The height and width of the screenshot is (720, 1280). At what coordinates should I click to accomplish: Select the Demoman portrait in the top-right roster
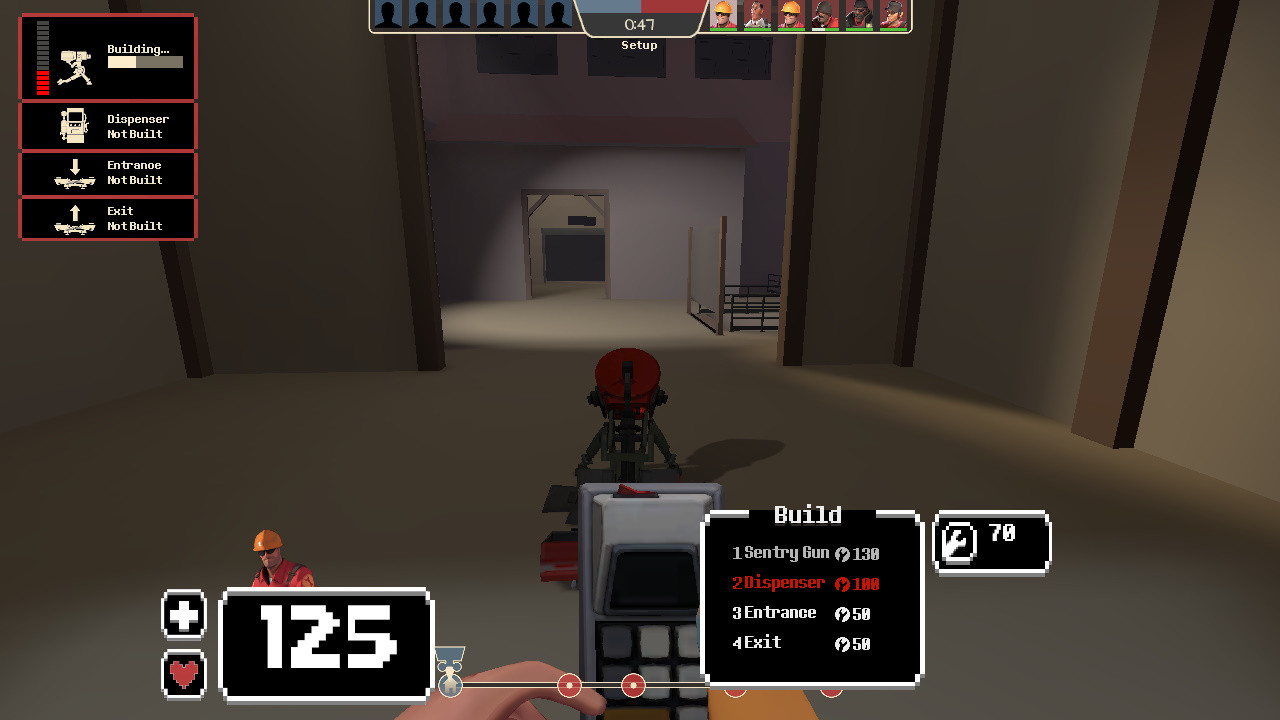coord(862,16)
